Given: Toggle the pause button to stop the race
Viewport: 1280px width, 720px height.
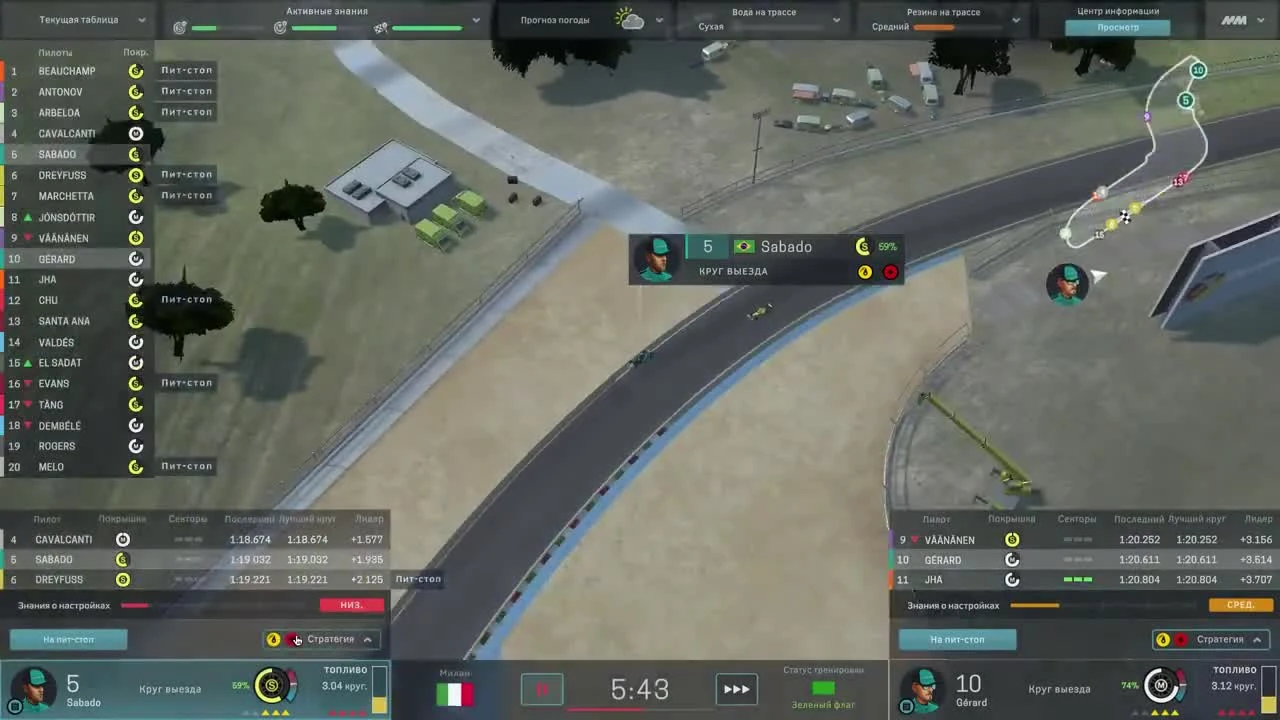Looking at the screenshot, I should tap(542, 689).
